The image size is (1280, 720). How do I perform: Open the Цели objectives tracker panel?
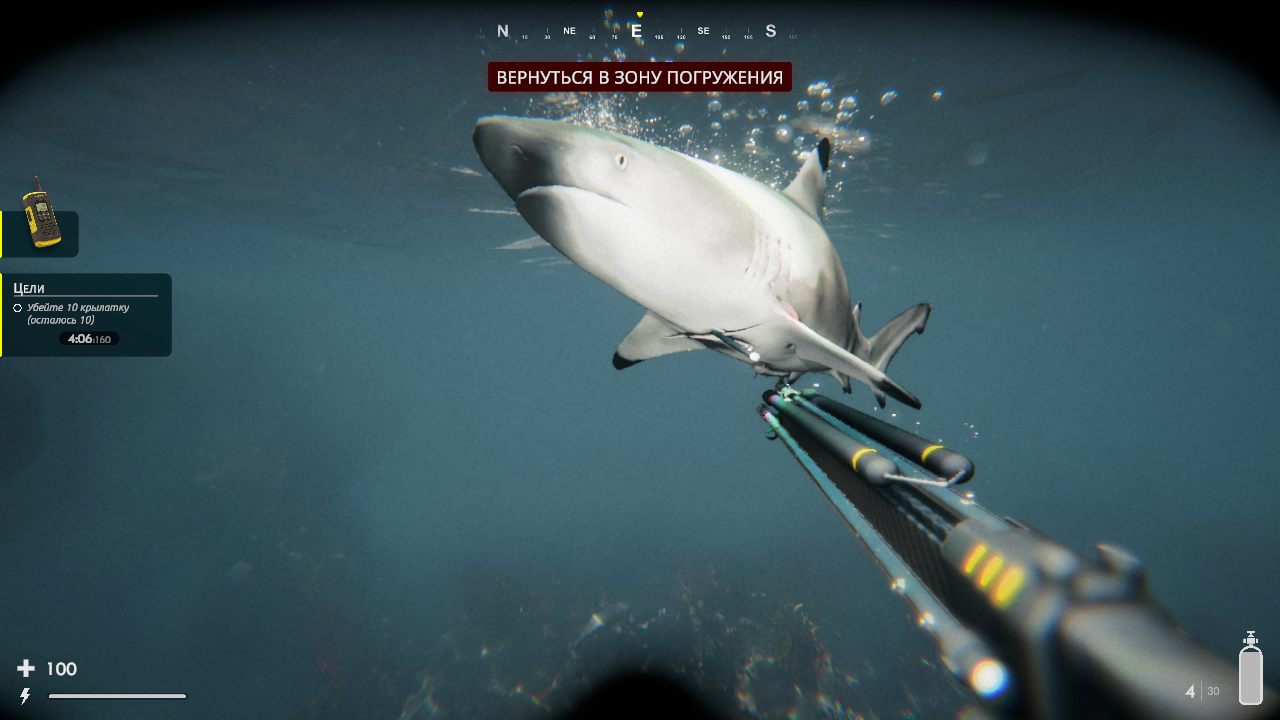(x=86, y=314)
